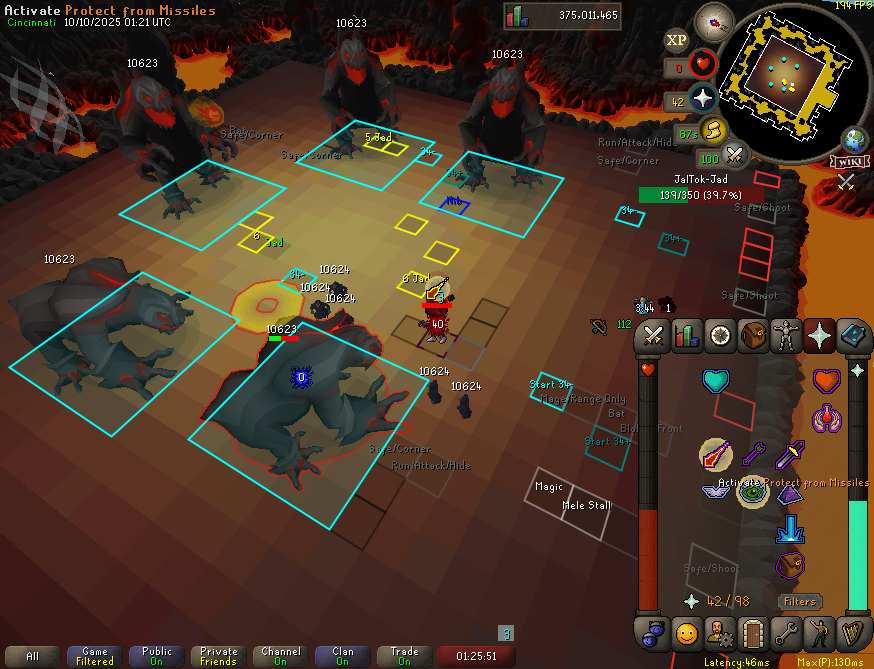Open the Combat Options tab
874x669 pixels.
pyautogui.click(x=653, y=336)
